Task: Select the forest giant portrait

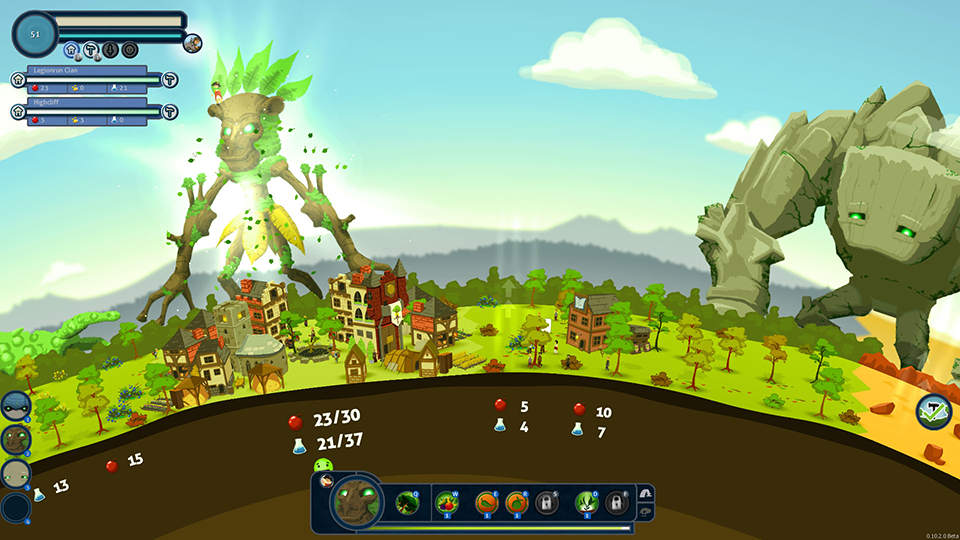Action: (x=15, y=438)
